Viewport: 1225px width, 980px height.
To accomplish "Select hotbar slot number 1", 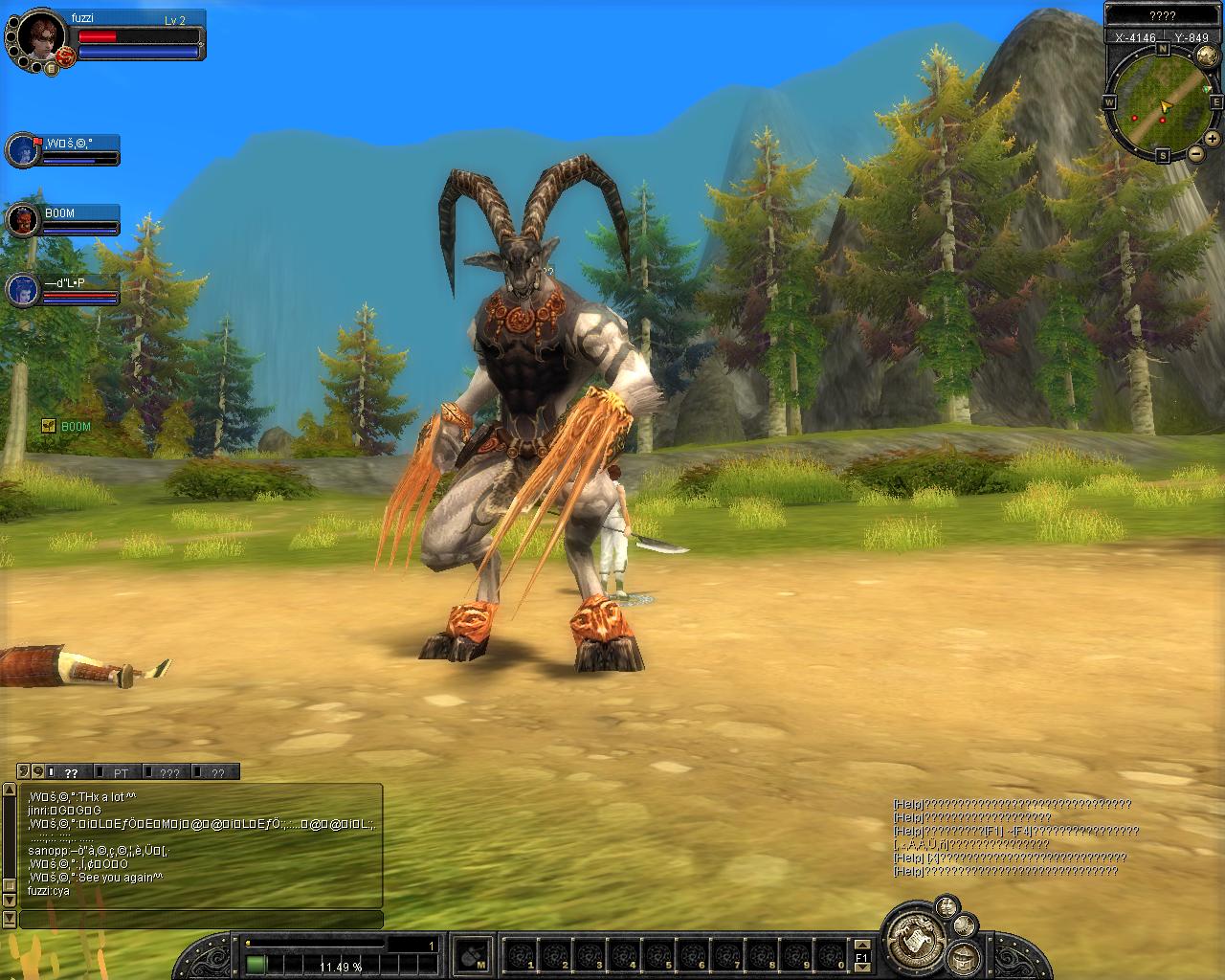I will pyautogui.click(x=520, y=954).
